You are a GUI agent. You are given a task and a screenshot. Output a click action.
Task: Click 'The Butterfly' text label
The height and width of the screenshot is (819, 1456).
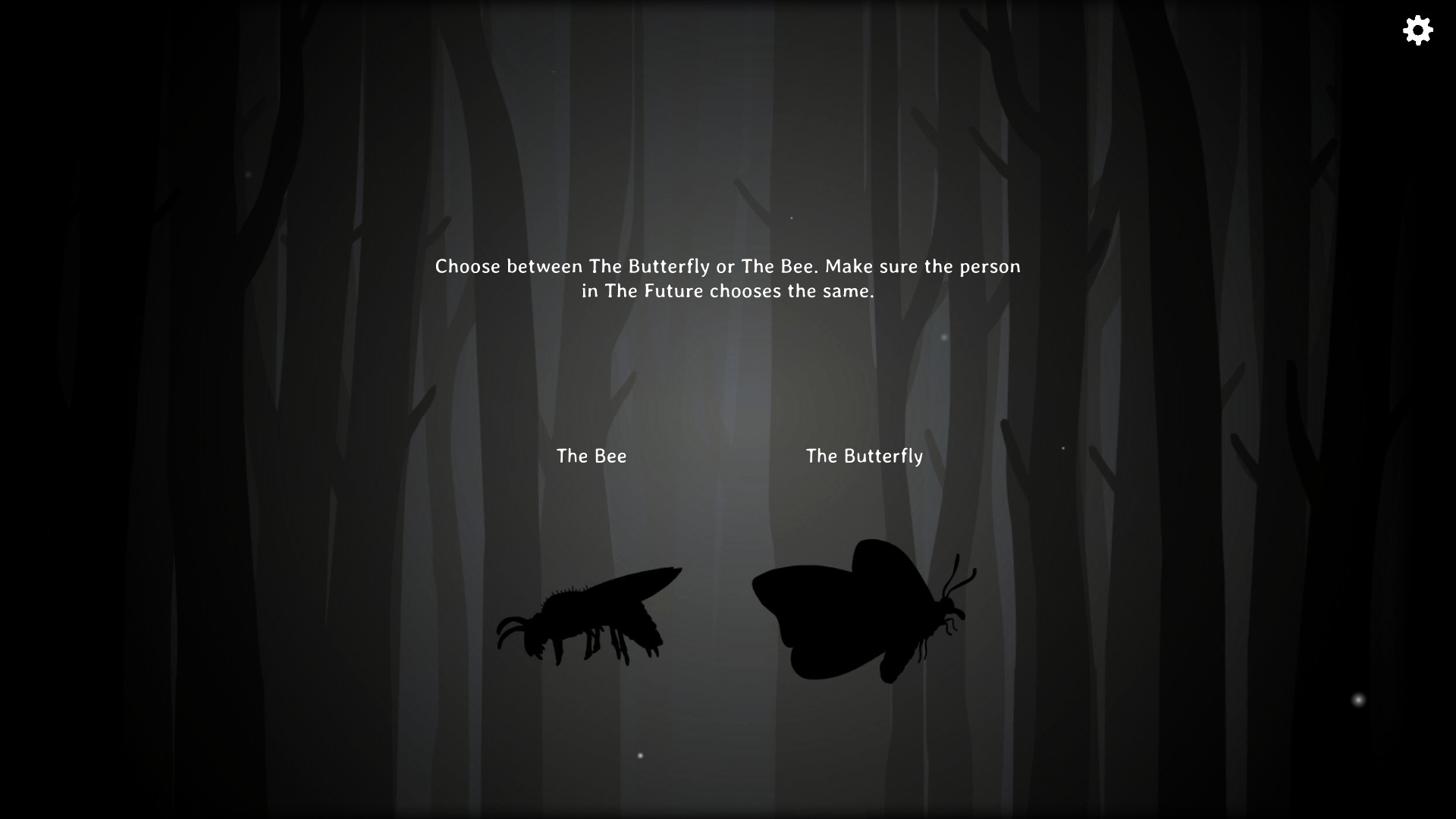864,456
